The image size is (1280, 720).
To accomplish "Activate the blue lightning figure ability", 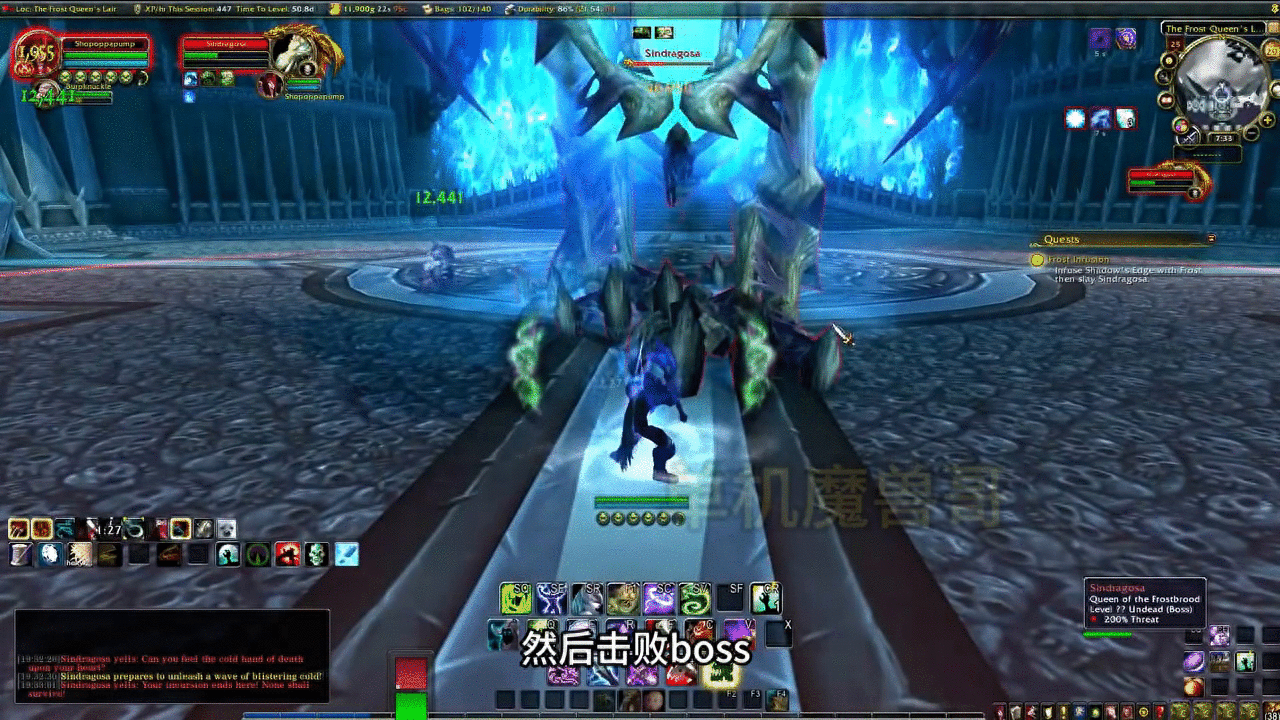I will 551,598.
